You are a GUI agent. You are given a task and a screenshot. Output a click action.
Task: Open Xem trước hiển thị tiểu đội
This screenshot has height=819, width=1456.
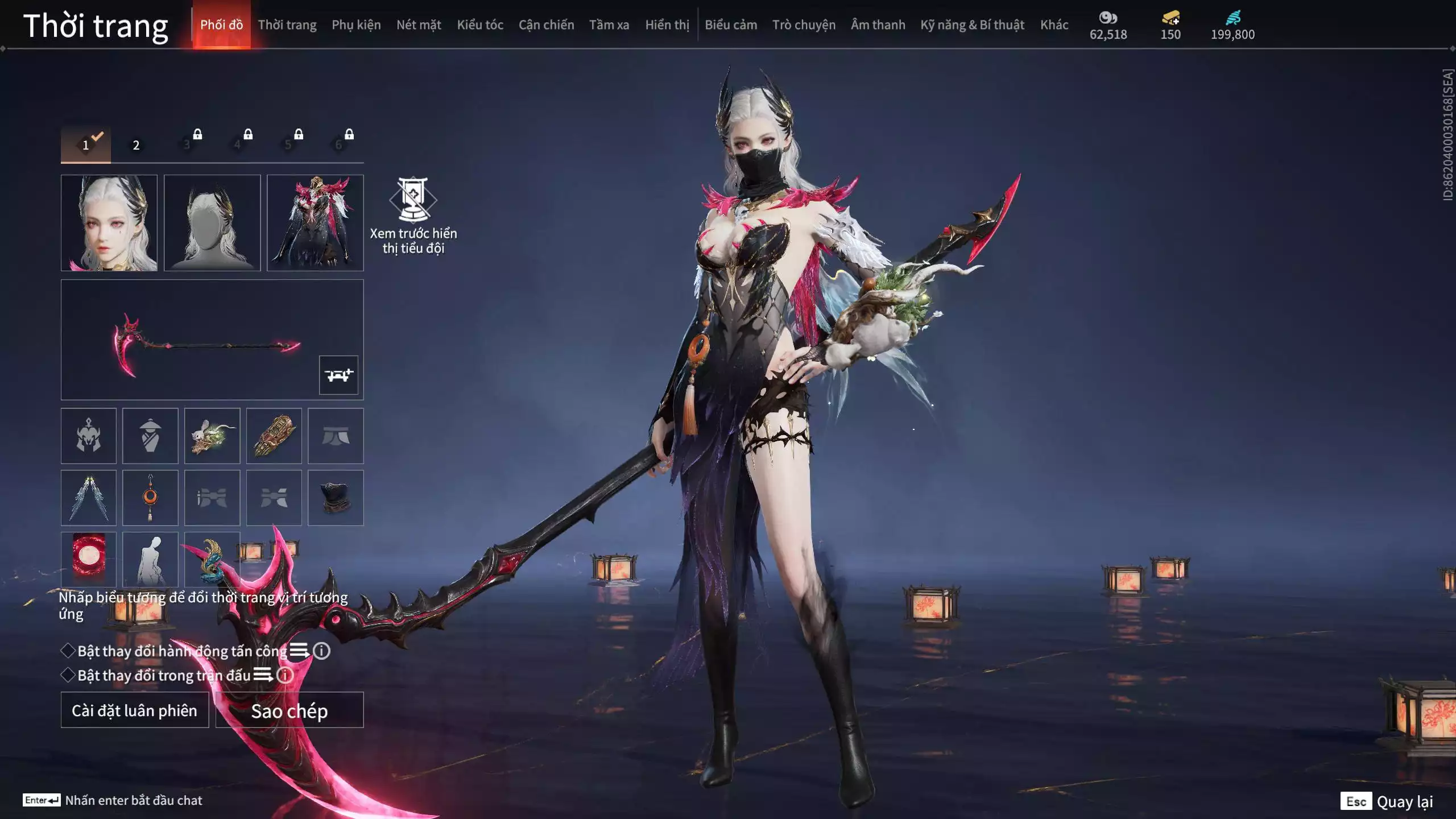click(x=413, y=216)
